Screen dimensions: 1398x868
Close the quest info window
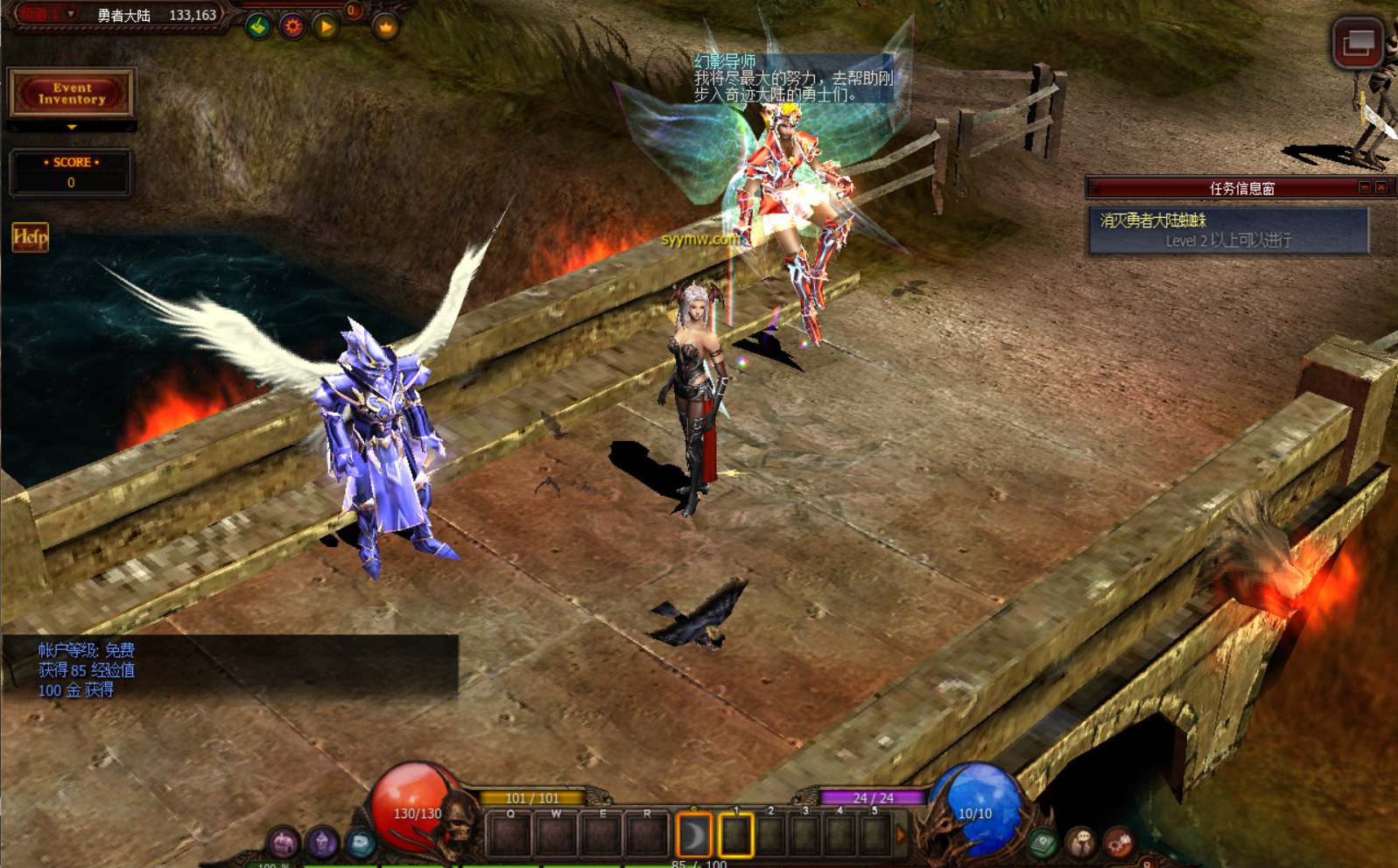click(x=1380, y=187)
